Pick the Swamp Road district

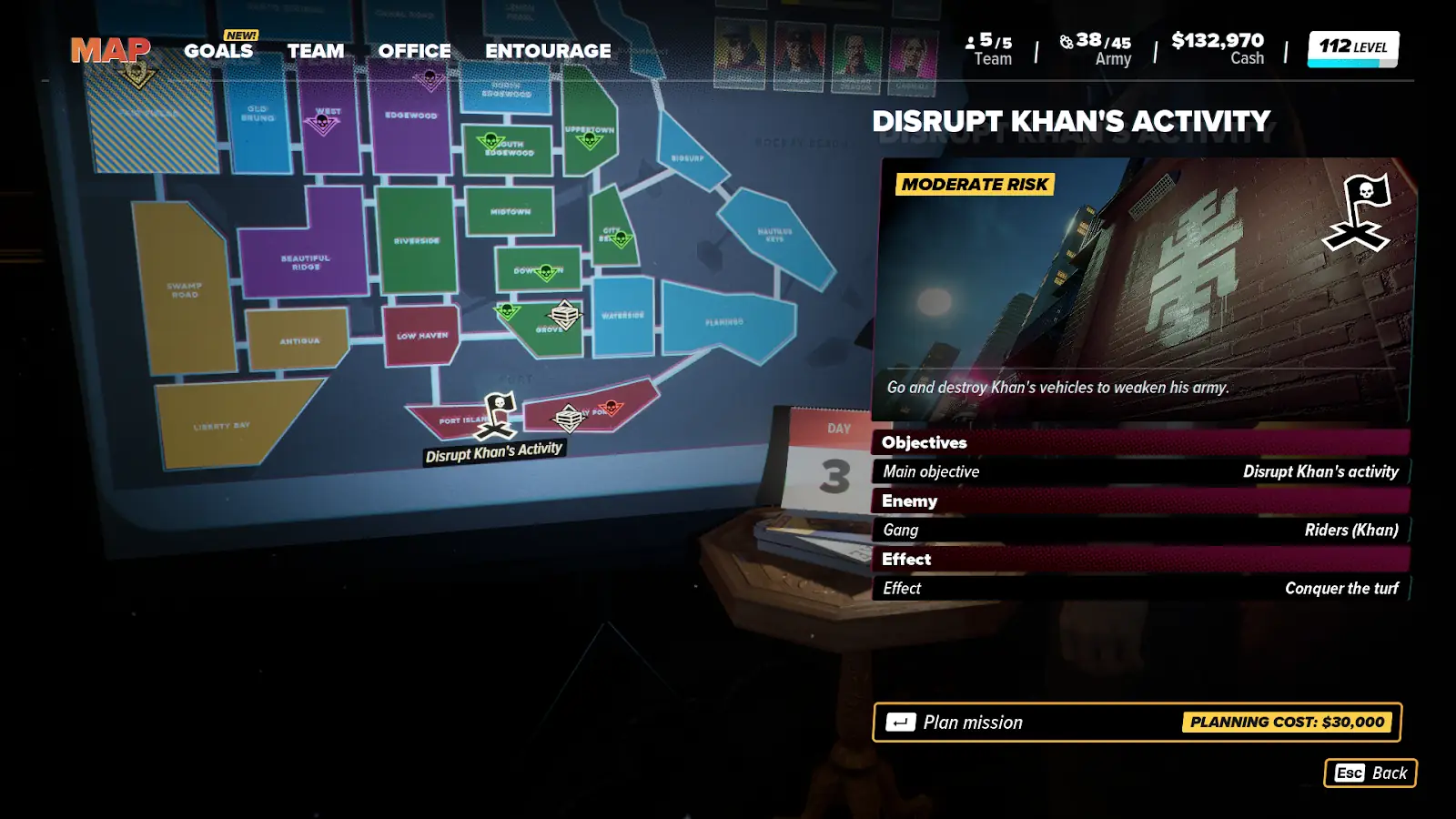(185, 290)
